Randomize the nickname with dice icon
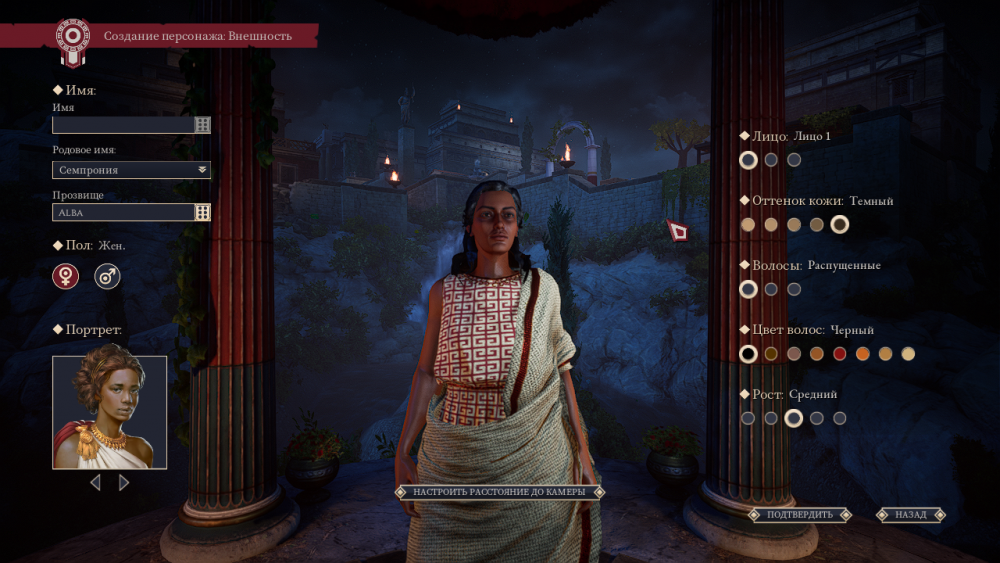The width and height of the screenshot is (1000, 563). [203, 213]
